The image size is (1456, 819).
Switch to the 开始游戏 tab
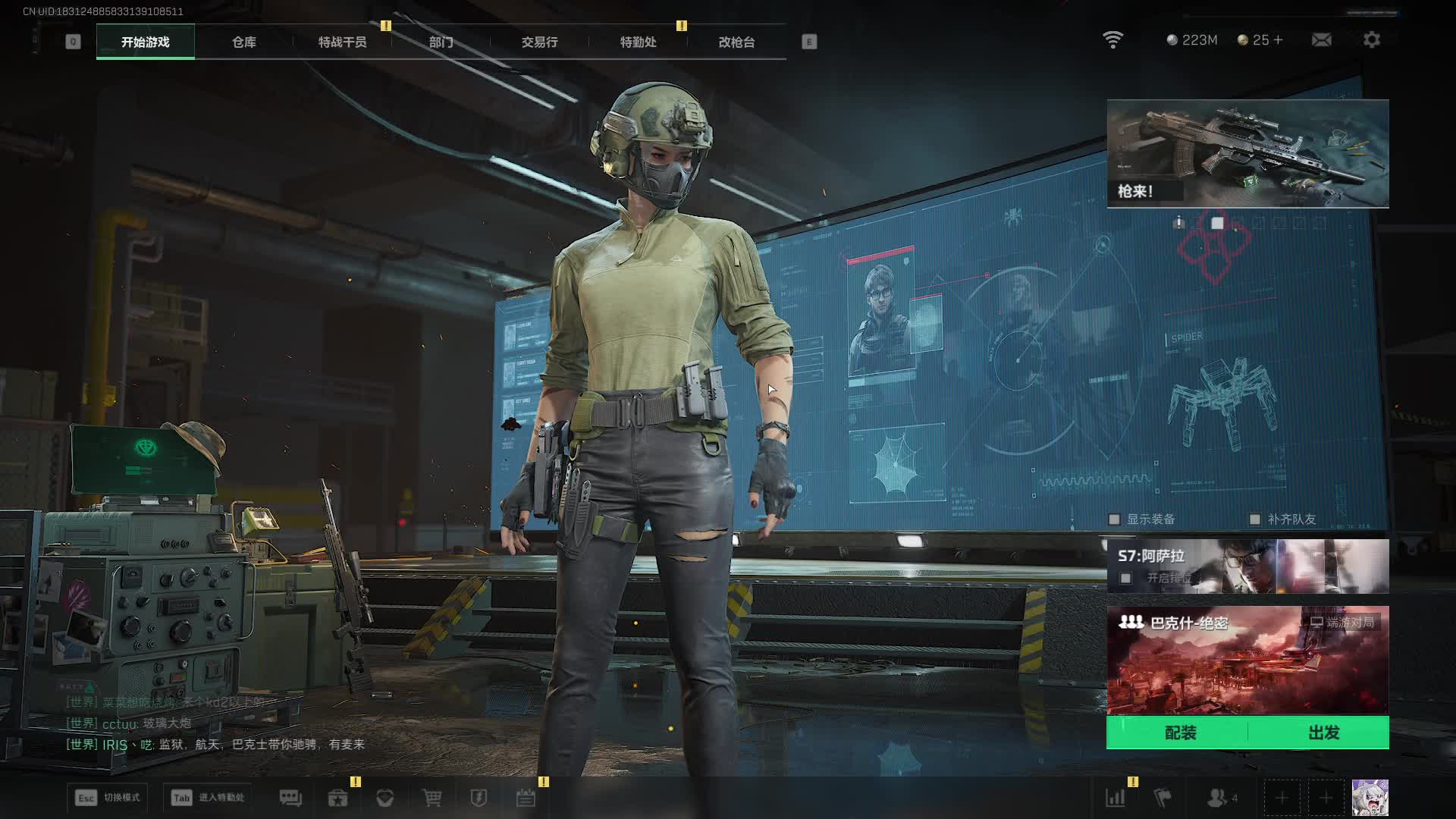[x=145, y=42]
